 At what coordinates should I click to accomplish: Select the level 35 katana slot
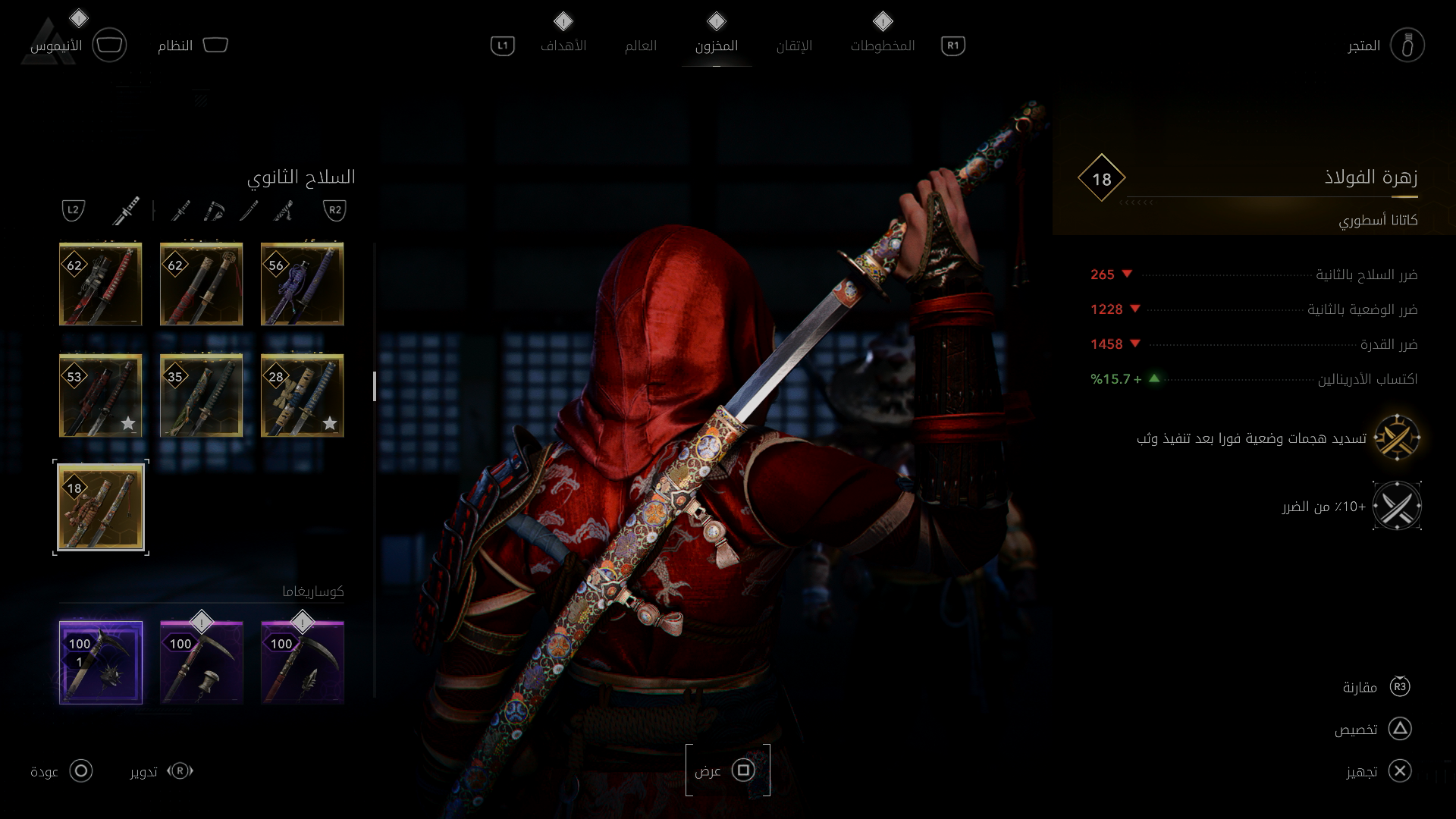pos(201,395)
